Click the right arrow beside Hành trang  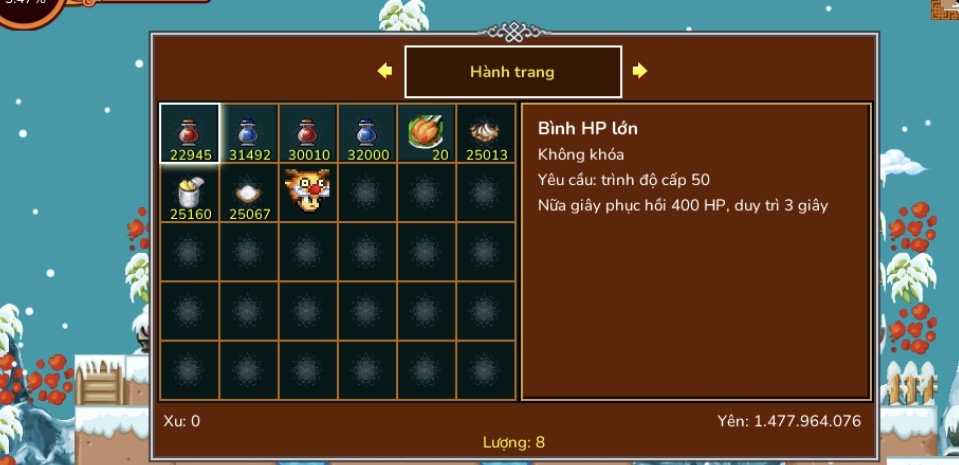(640, 71)
